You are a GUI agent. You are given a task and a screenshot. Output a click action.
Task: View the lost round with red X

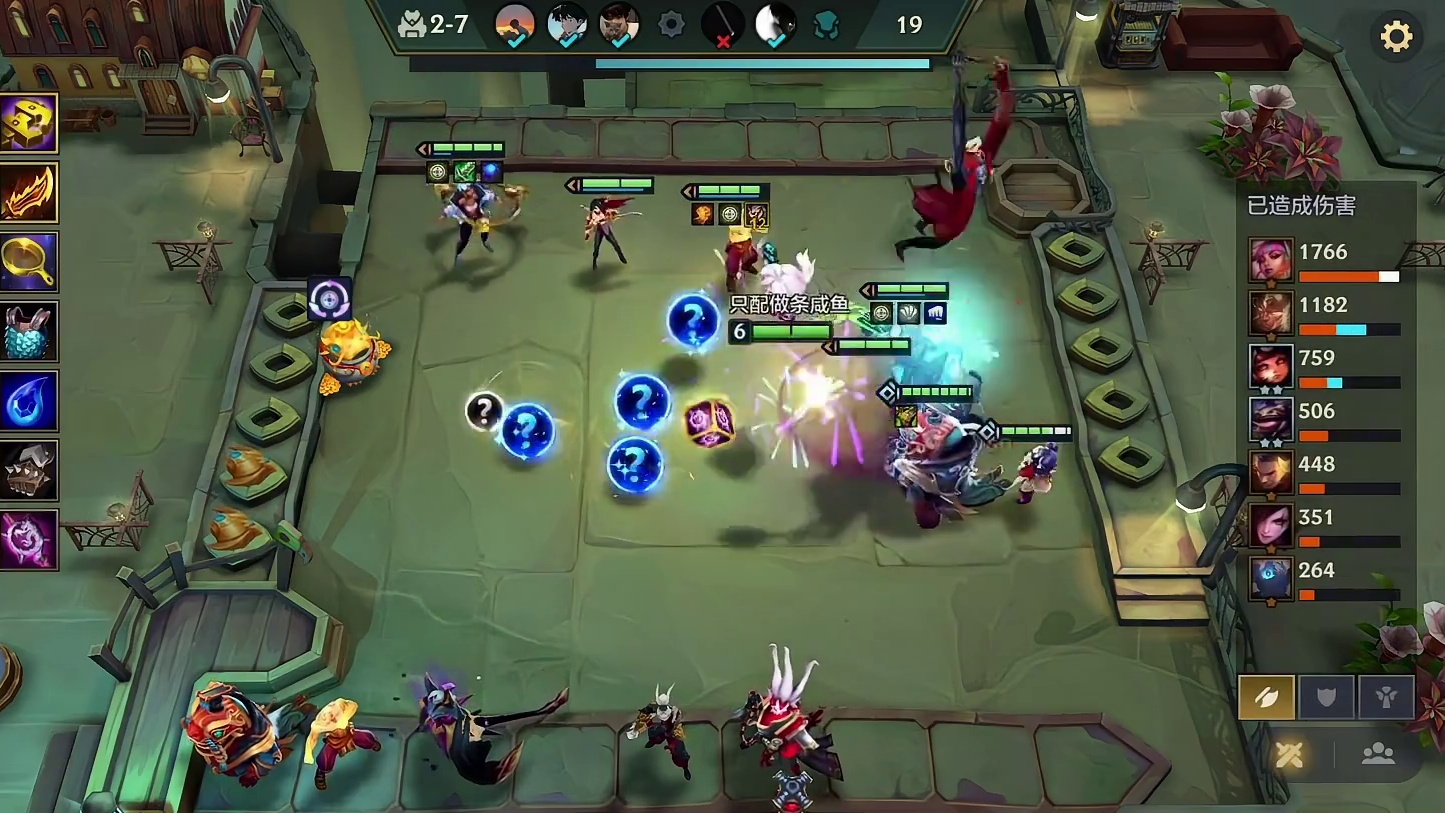coord(722,24)
